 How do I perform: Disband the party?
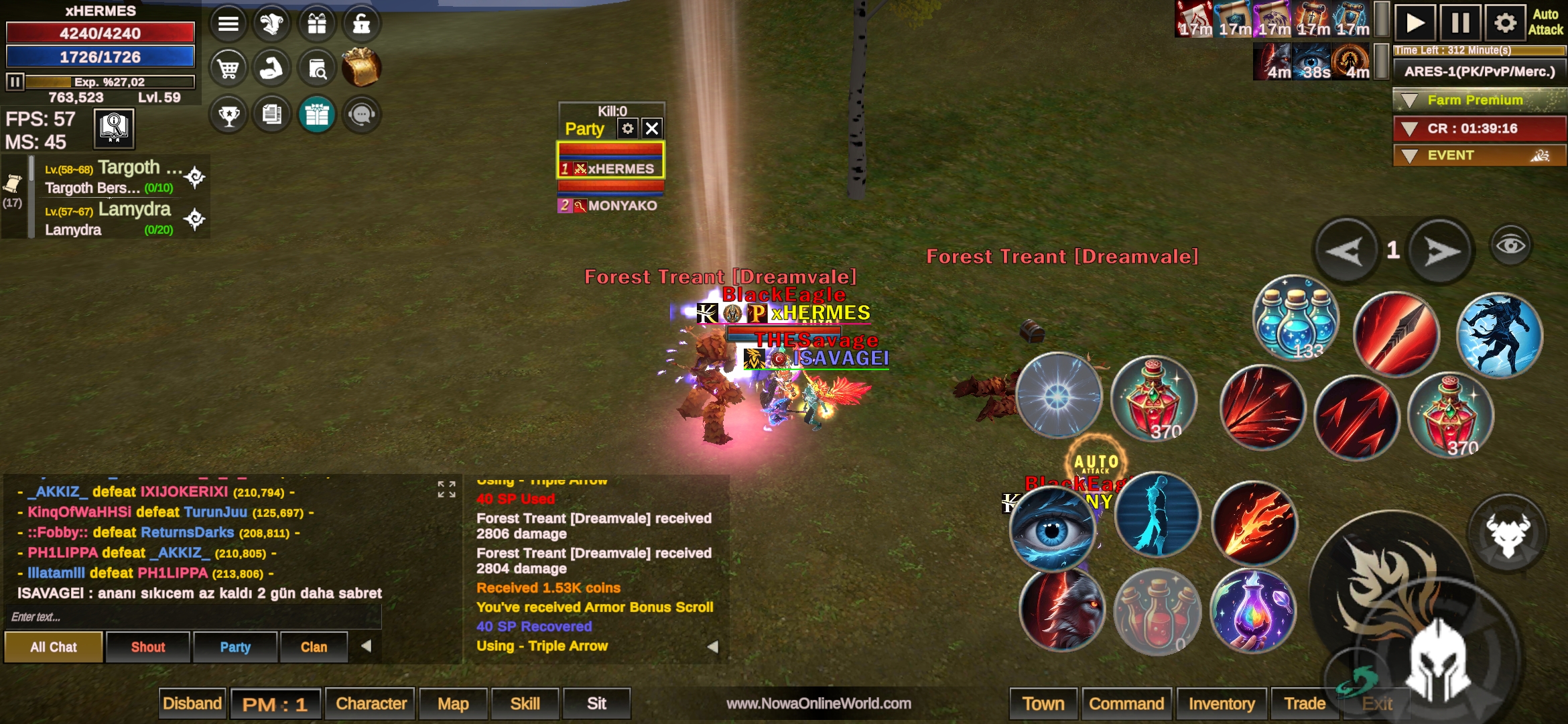(192, 703)
